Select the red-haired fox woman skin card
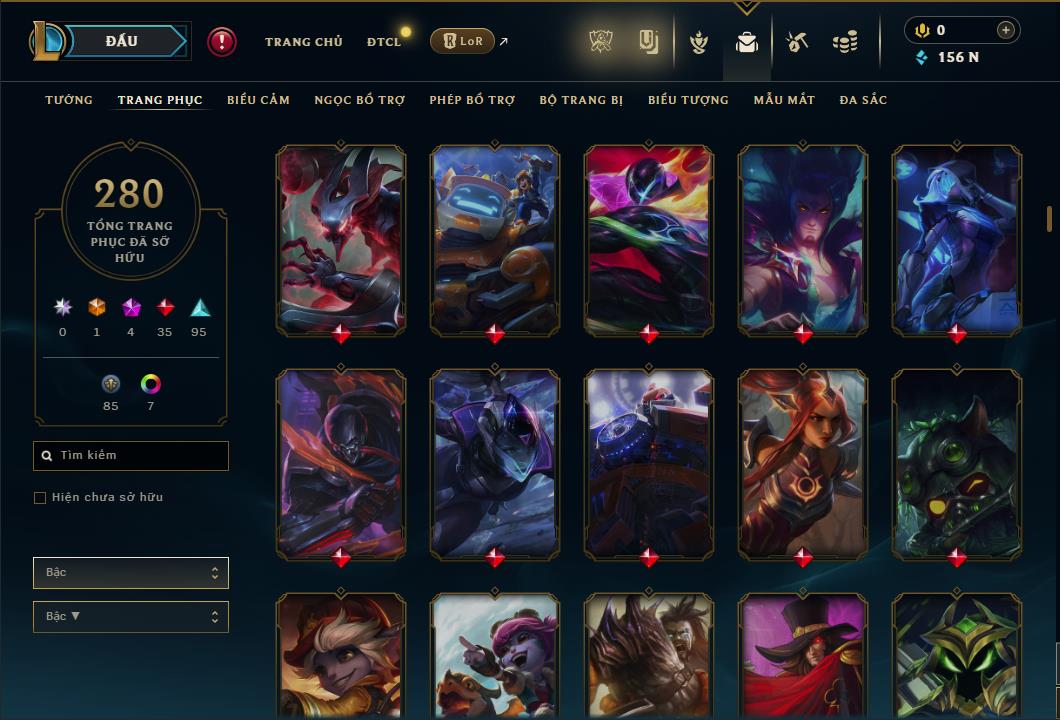This screenshot has height=720, width=1060. (x=803, y=463)
